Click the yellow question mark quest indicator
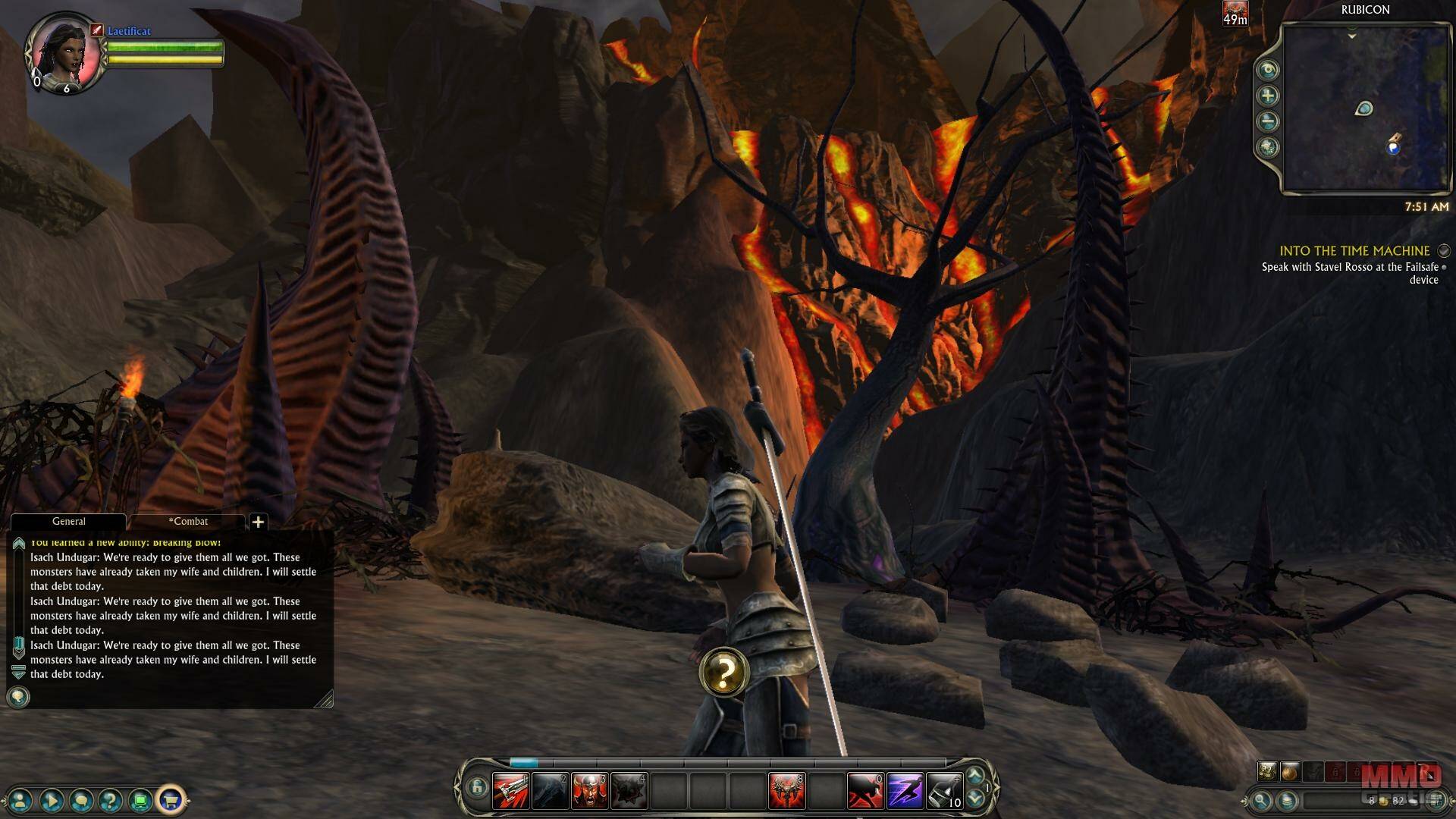This screenshot has height=819, width=1456. (724, 672)
